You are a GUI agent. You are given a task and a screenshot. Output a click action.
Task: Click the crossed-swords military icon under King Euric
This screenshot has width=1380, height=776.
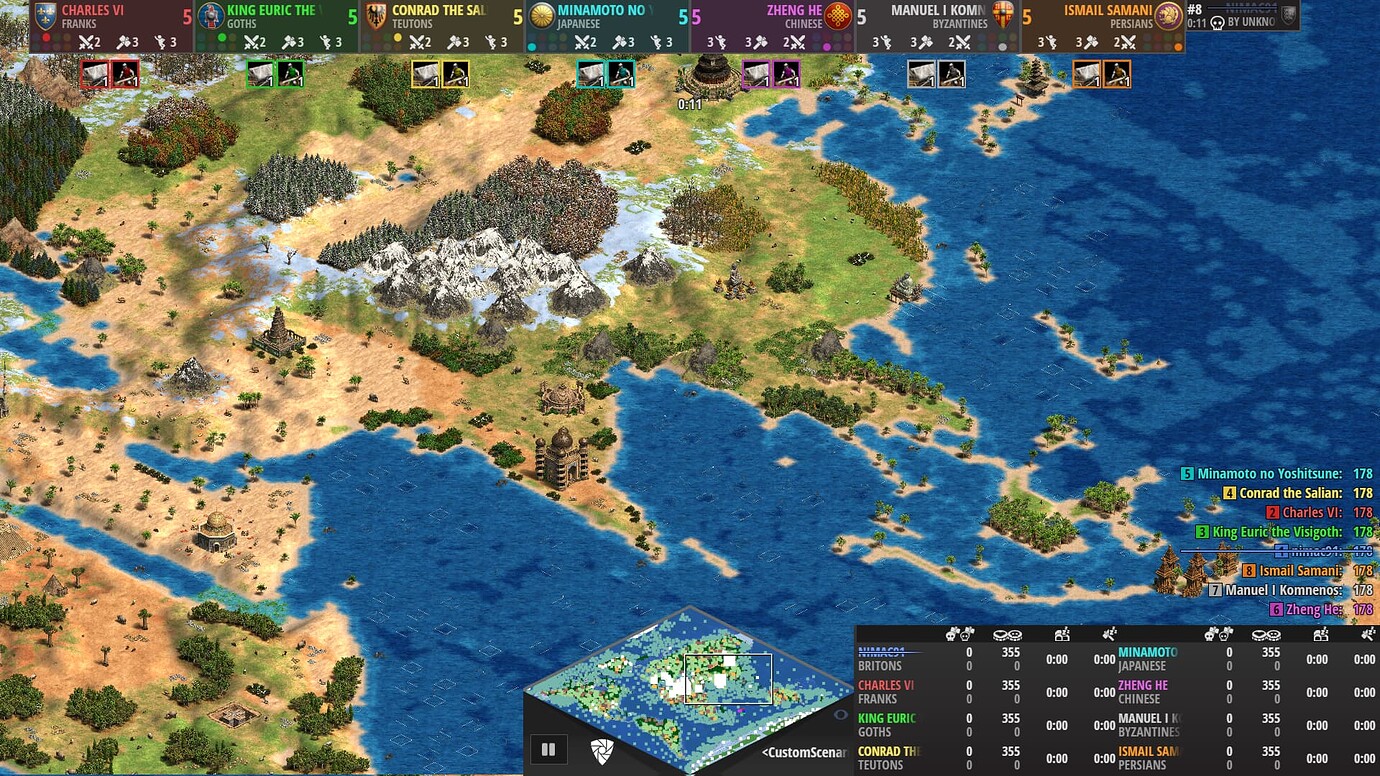pos(252,42)
